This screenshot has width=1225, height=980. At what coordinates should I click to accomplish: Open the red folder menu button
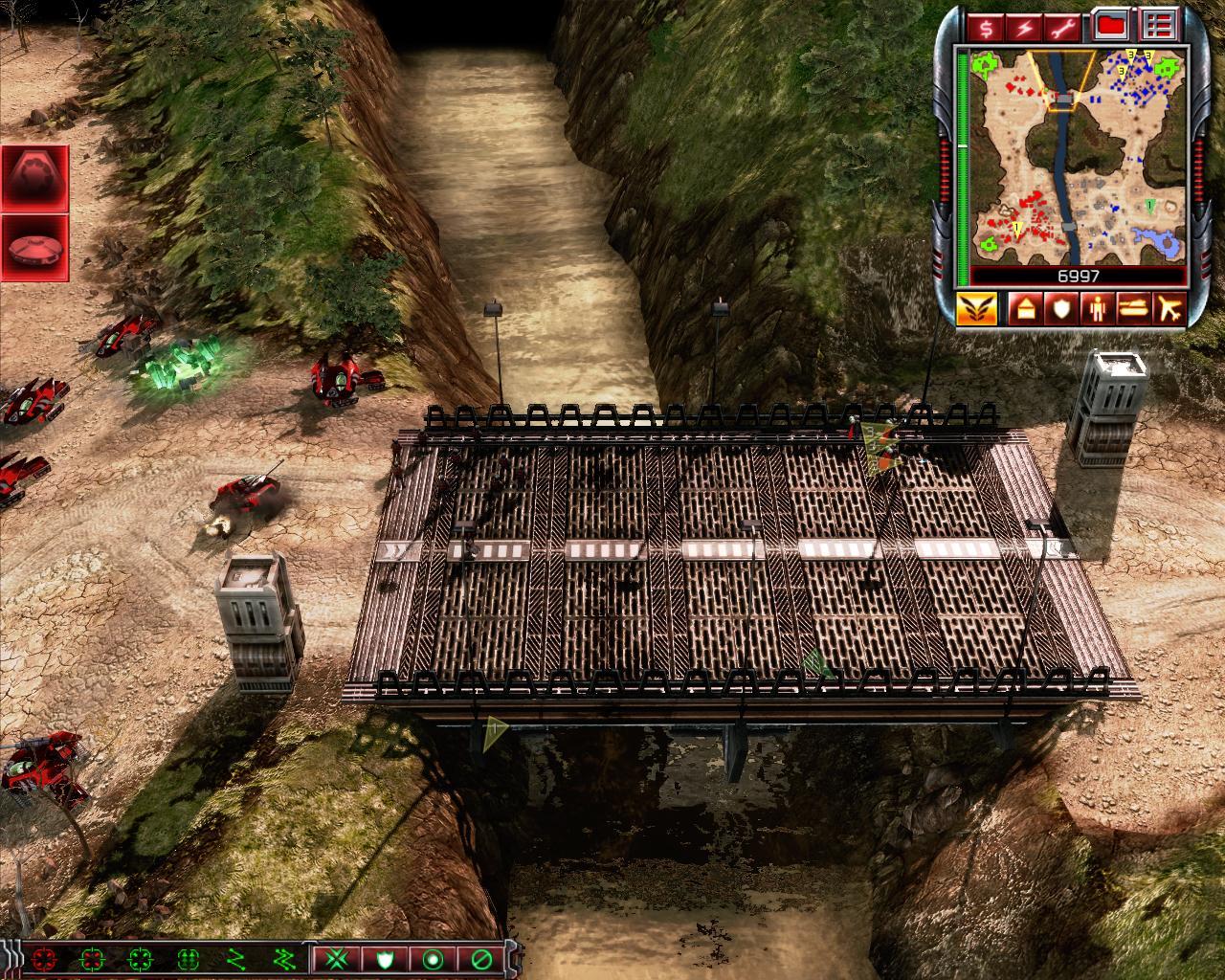point(1110,26)
